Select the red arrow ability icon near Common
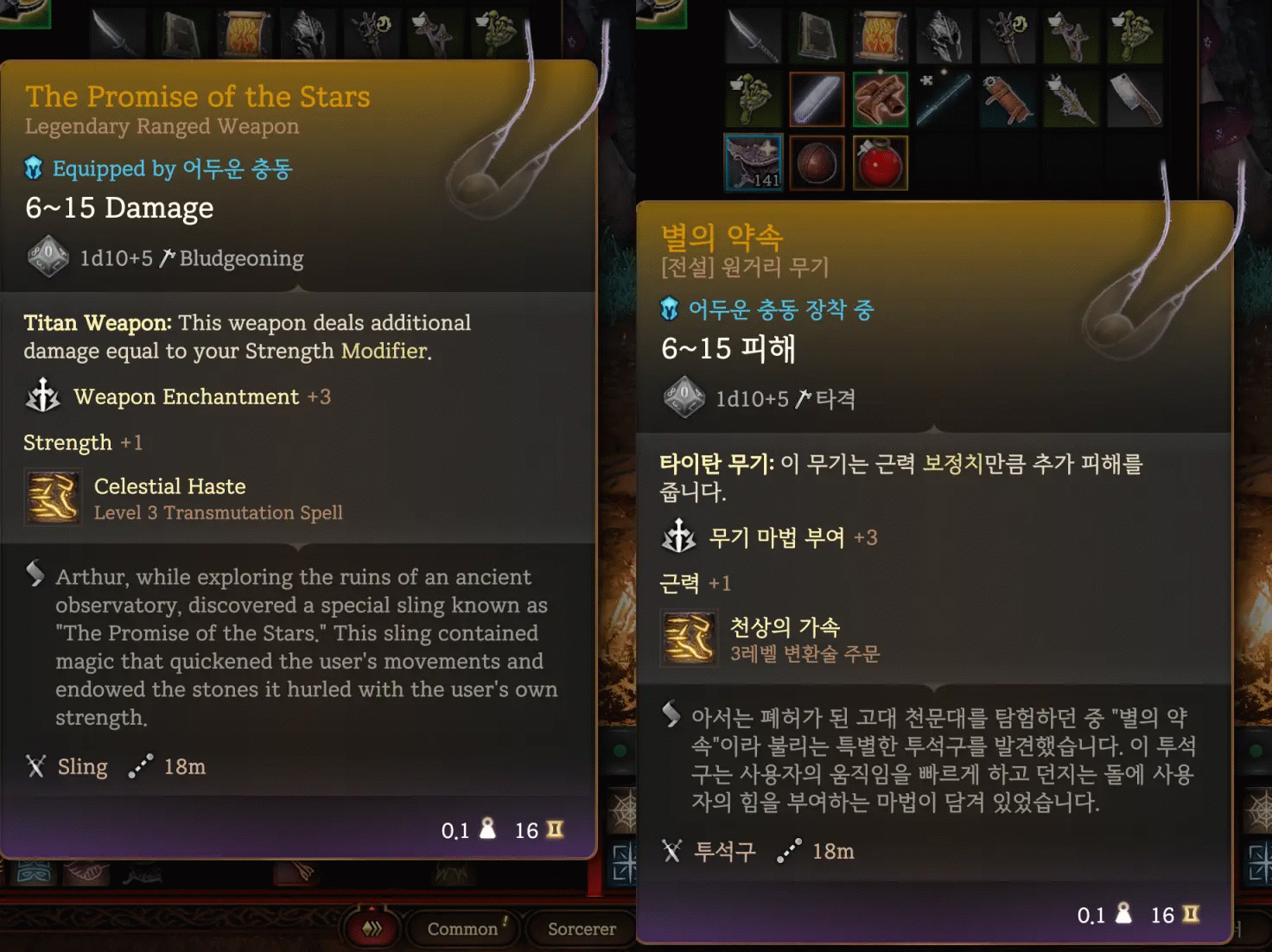 point(372,929)
